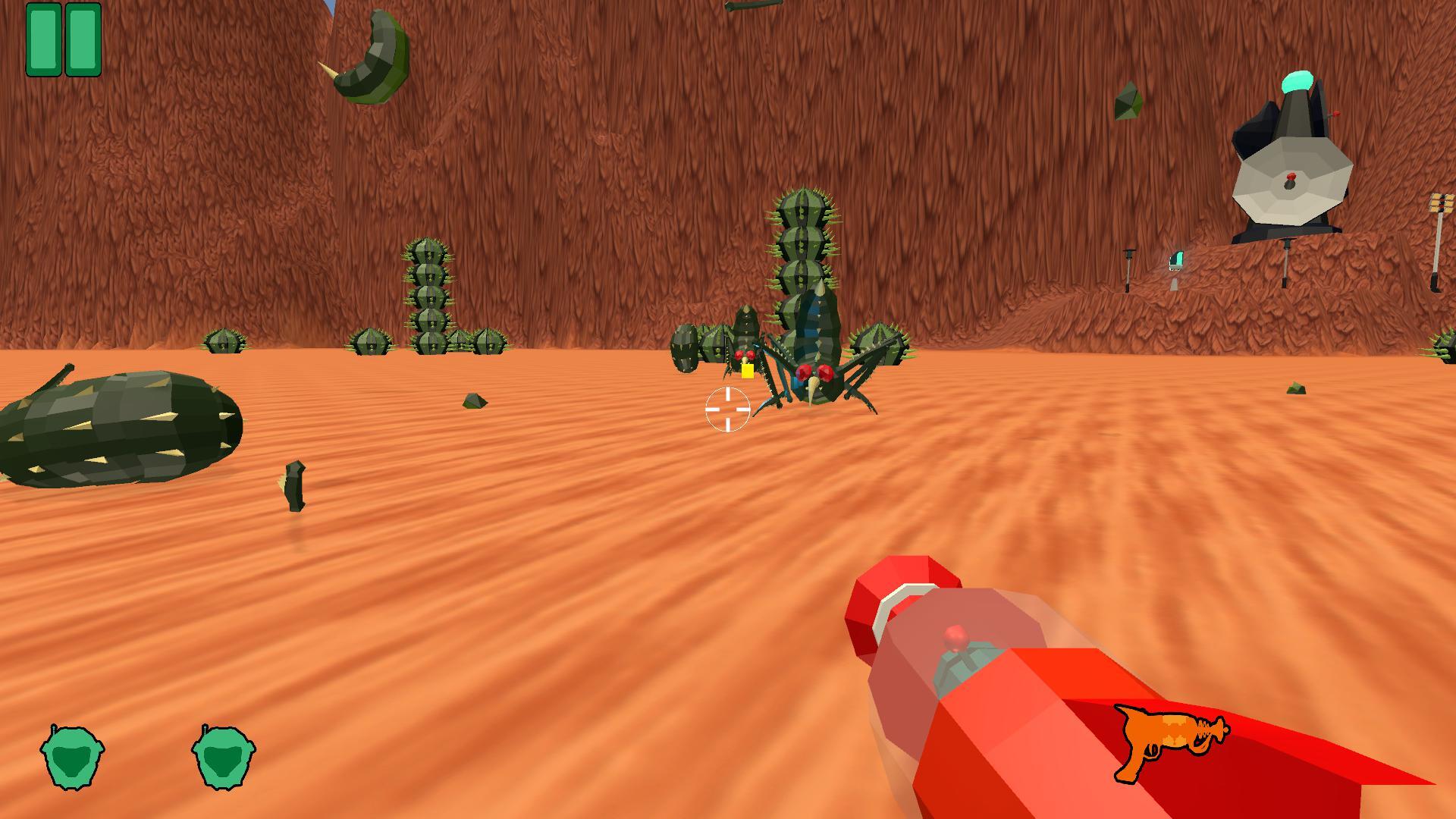Viewport: 1456px width, 819px height.
Task: Click the crosshair in screen center
Action: click(x=726, y=409)
